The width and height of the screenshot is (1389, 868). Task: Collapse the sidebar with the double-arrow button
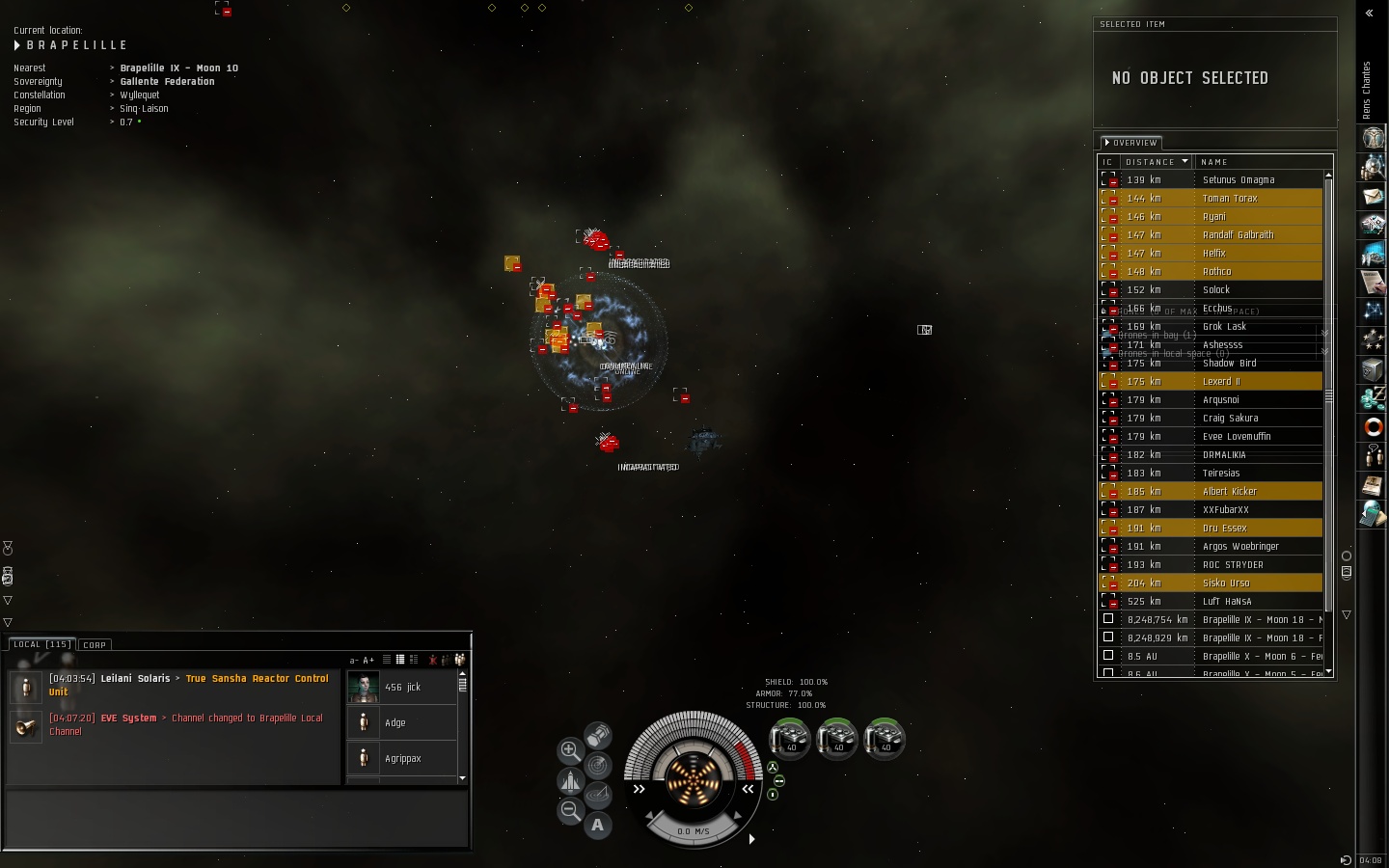1369,14
